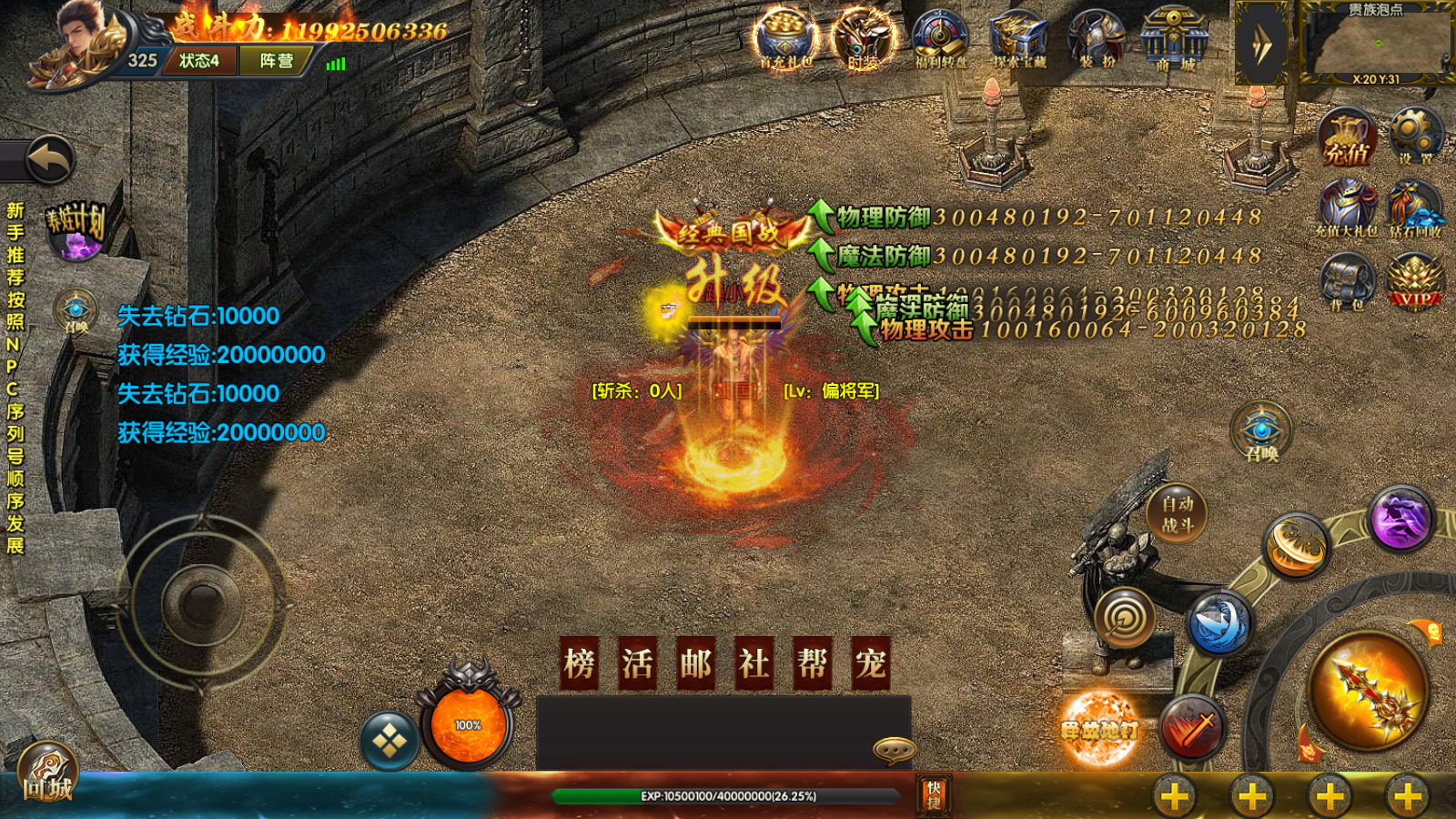
Task: Open the 设置 settings gear
Action: [x=1415, y=136]
